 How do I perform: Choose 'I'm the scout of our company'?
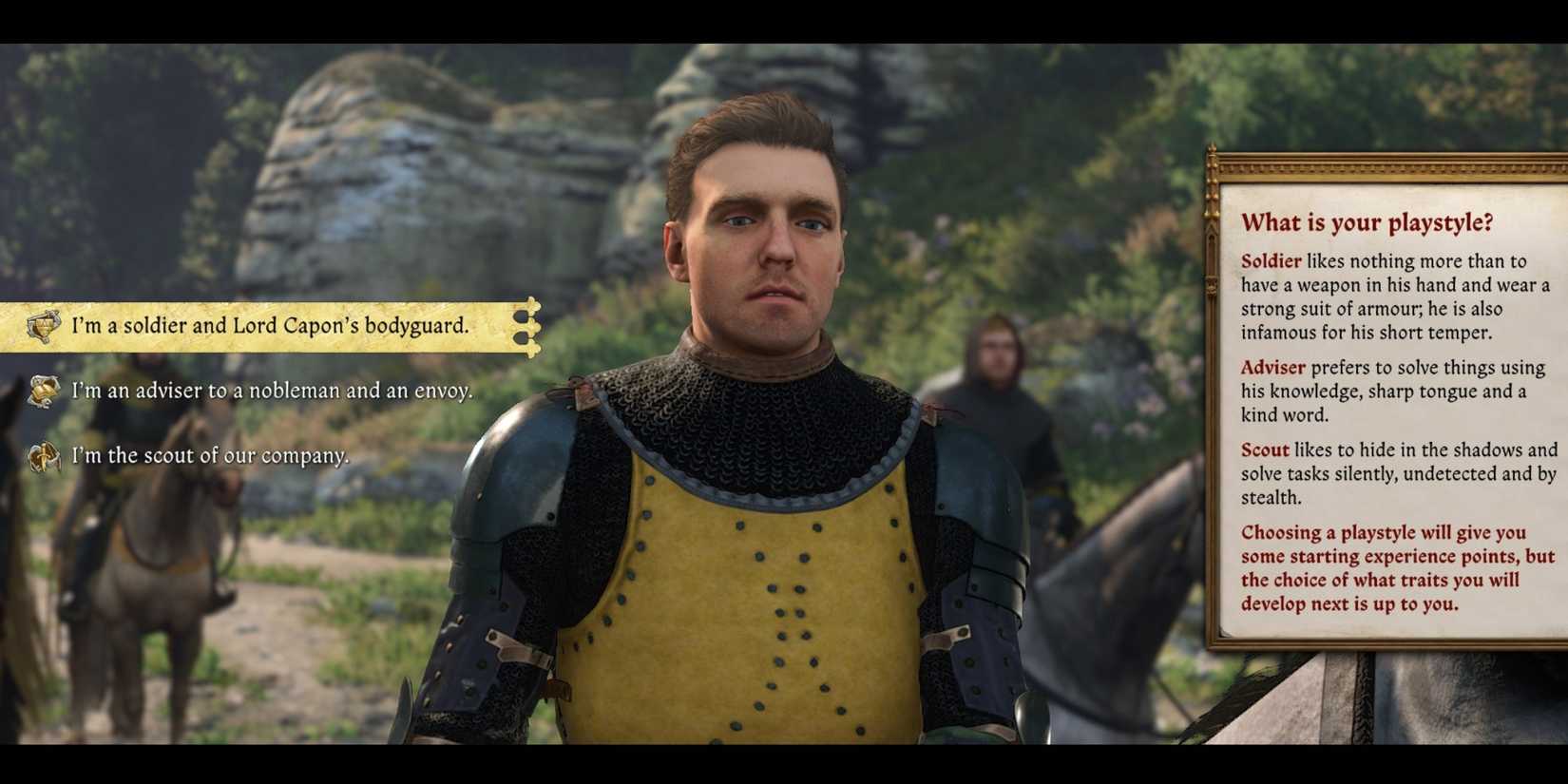click(211, 455)
